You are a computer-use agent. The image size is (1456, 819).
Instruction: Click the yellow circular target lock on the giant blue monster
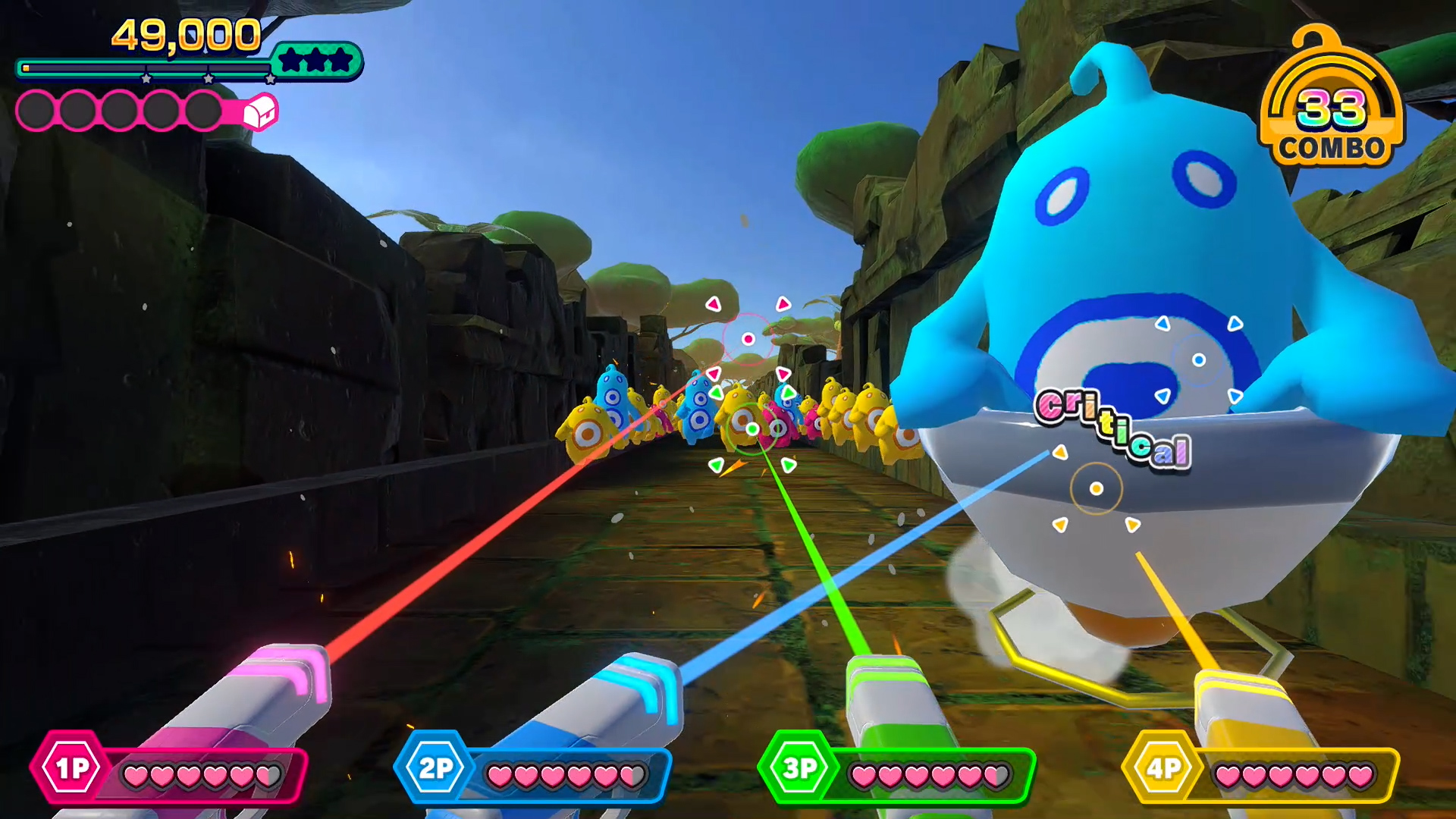(1098, 489)
